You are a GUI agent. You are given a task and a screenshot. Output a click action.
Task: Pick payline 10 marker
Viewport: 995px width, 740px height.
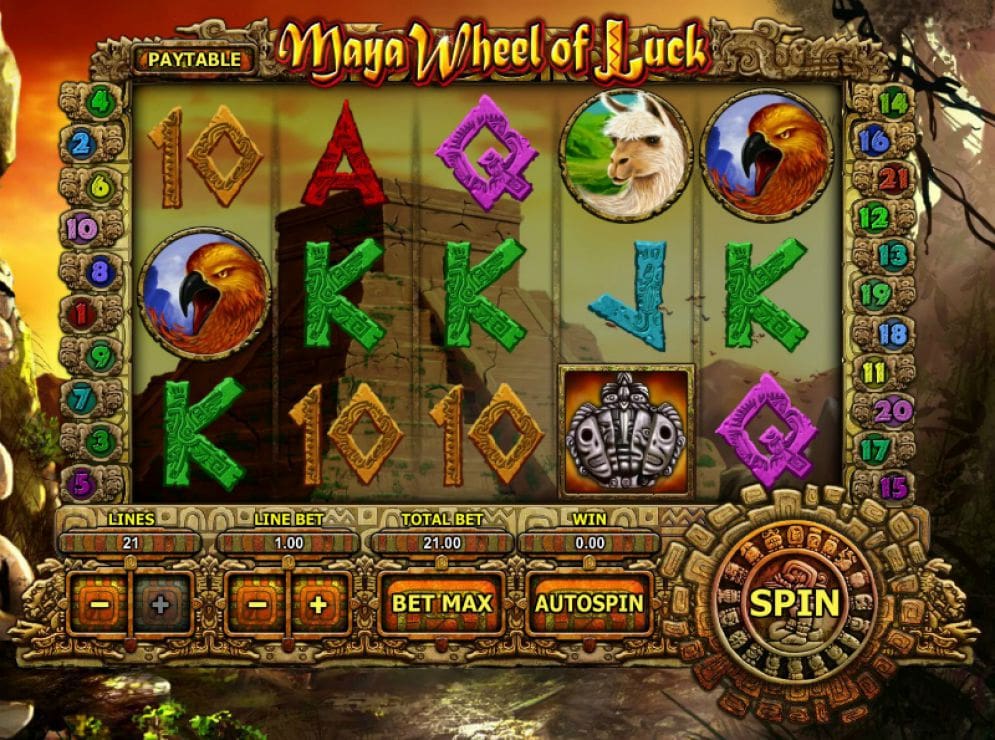[x=84, y=229]
